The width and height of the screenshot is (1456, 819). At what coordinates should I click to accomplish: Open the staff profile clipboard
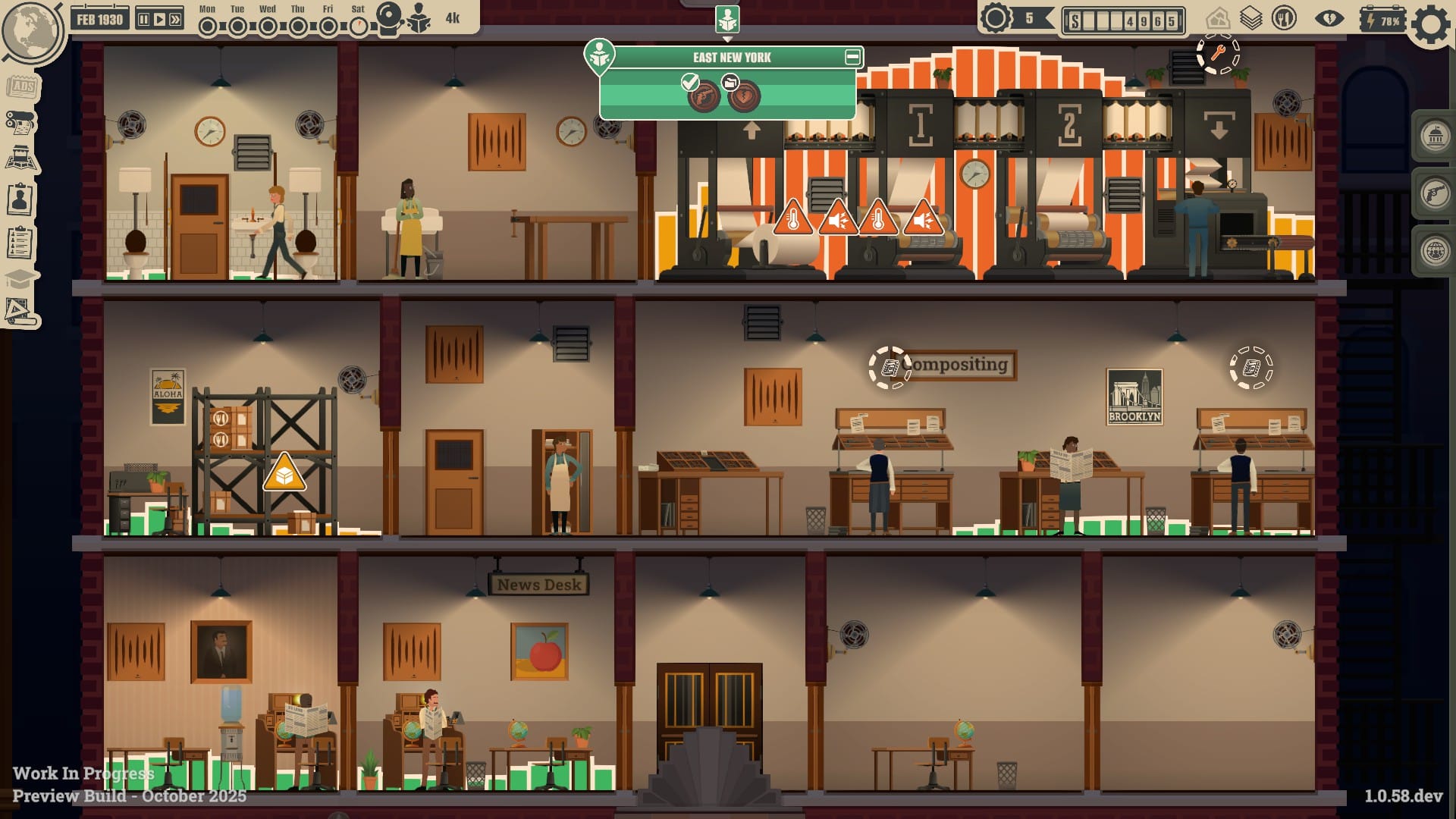(x=20, y=199)
